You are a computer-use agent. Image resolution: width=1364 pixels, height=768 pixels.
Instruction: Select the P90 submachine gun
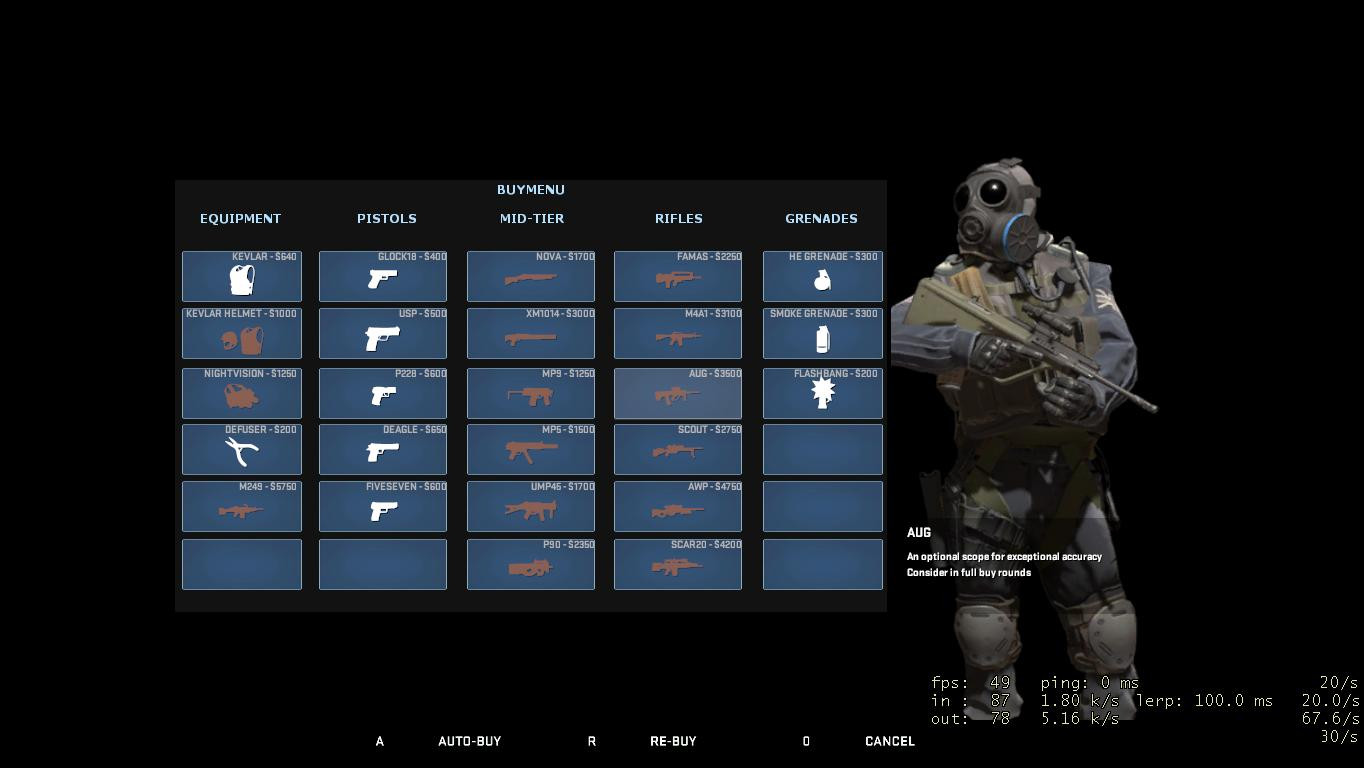(530, 564)
